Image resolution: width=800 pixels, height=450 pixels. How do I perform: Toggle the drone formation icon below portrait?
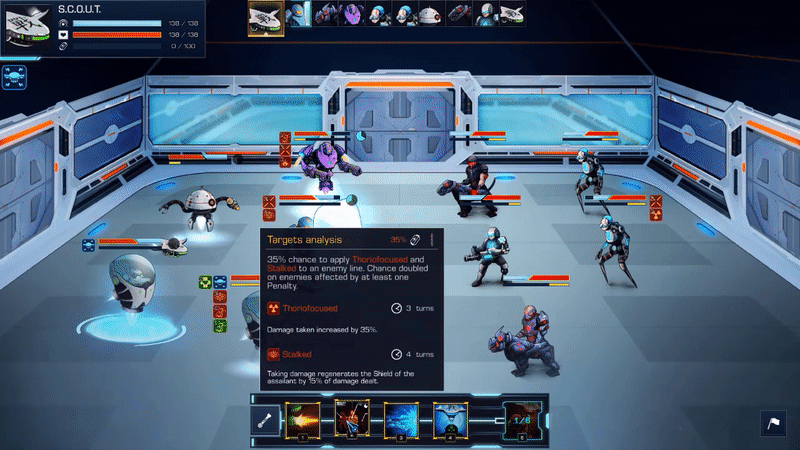[x=14, y=76]
